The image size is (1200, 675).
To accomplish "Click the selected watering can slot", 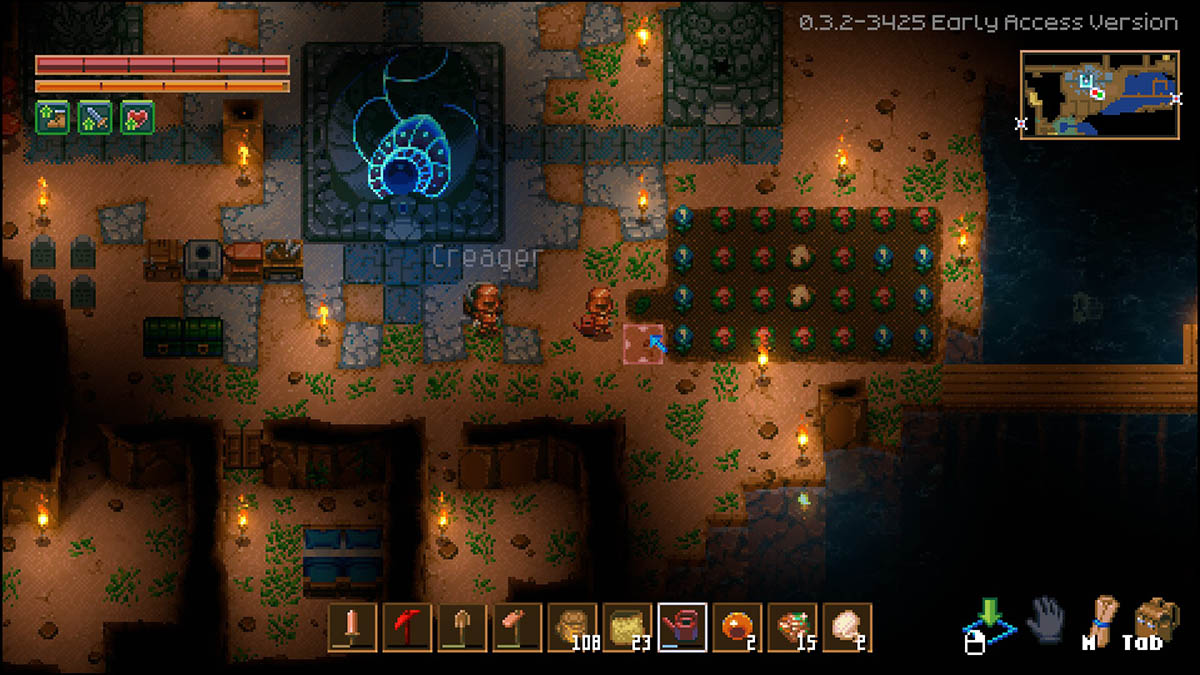I will (x=683, y=627).
